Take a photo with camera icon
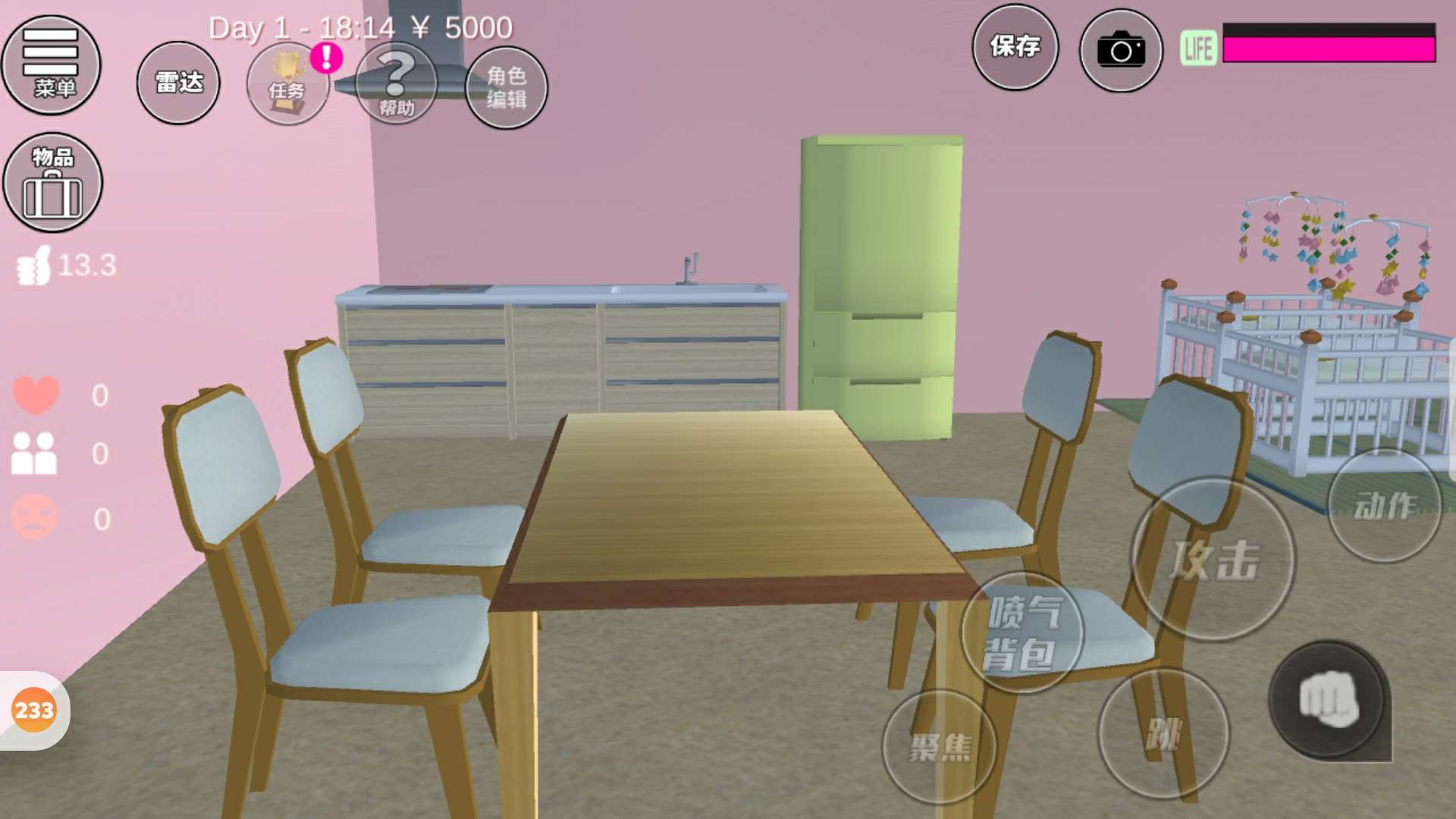Viewport: 1456px width, 819px height. [x=1120, y=51]
